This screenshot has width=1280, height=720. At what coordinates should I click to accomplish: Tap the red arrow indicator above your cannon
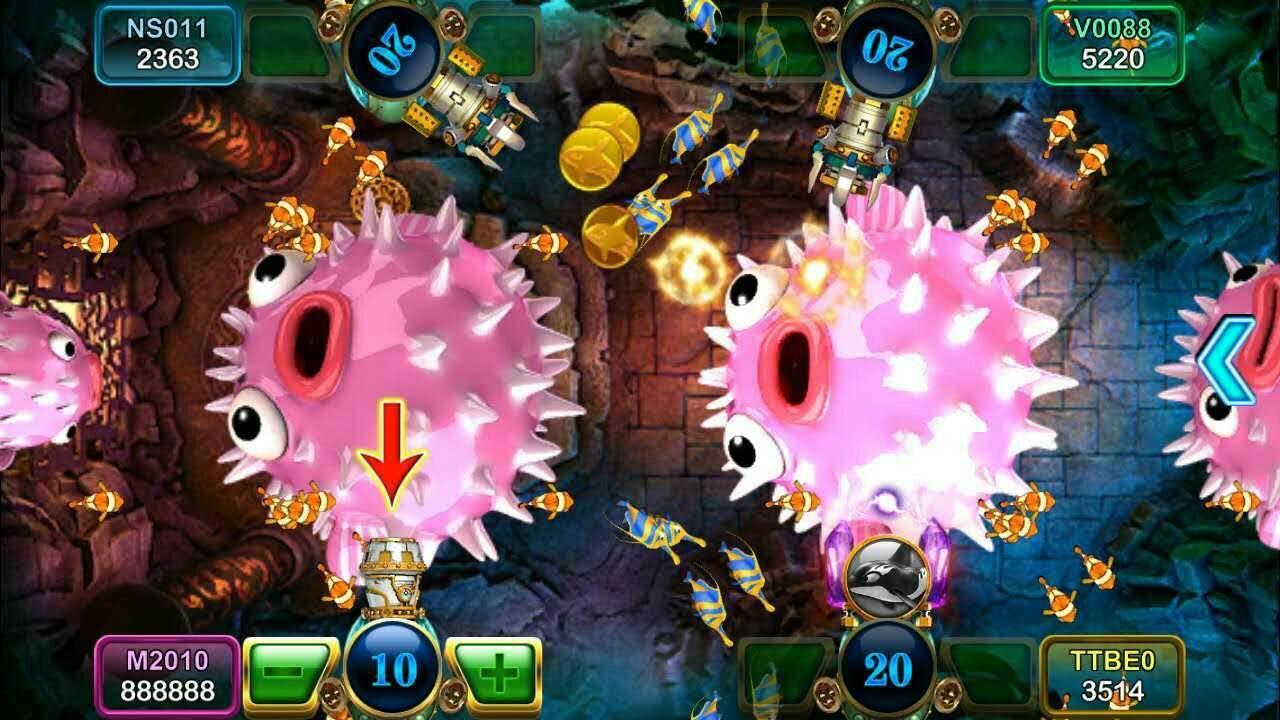tap(394, 450)
